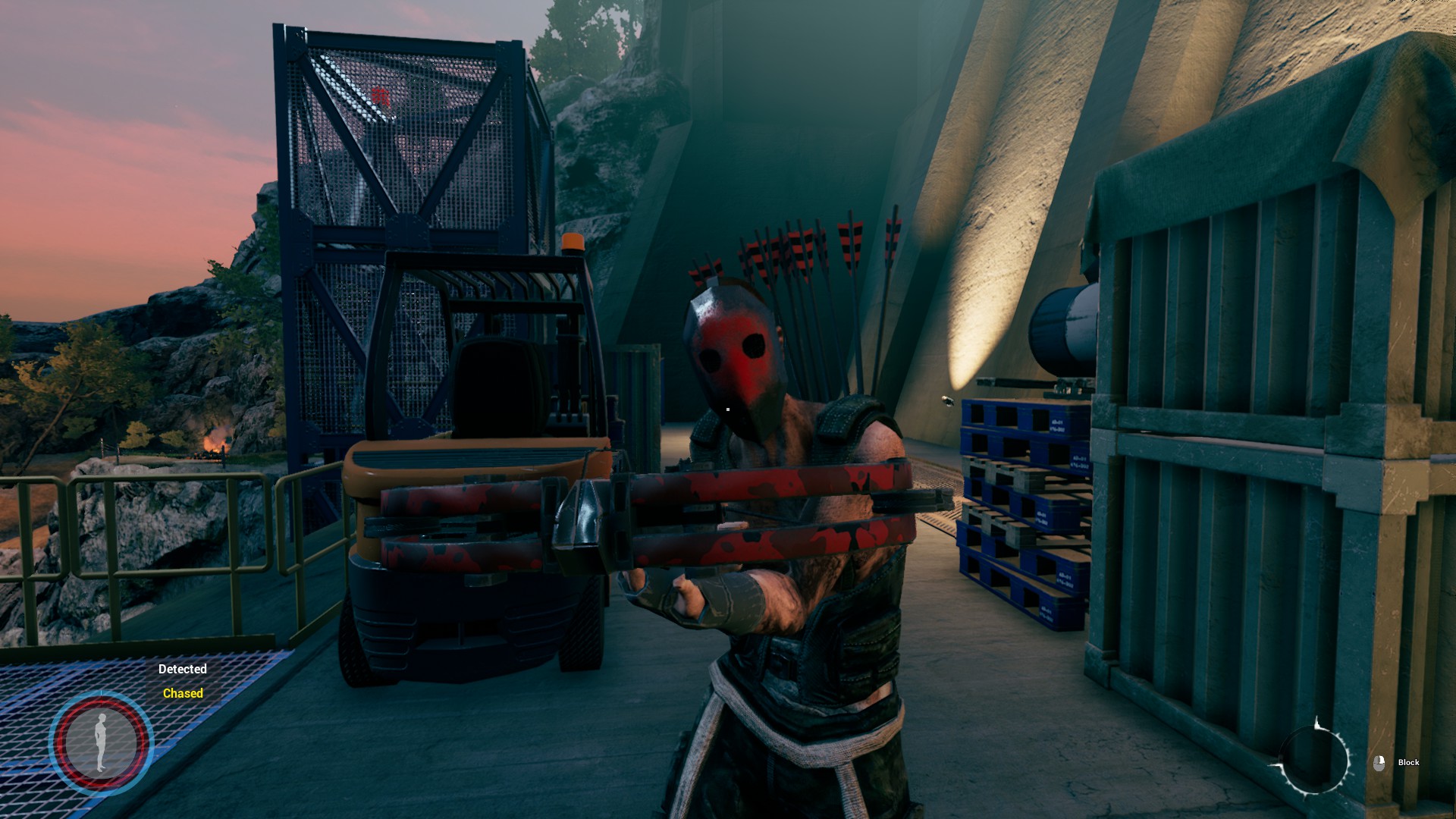Select the spiky circular ring gauge

1314,760
